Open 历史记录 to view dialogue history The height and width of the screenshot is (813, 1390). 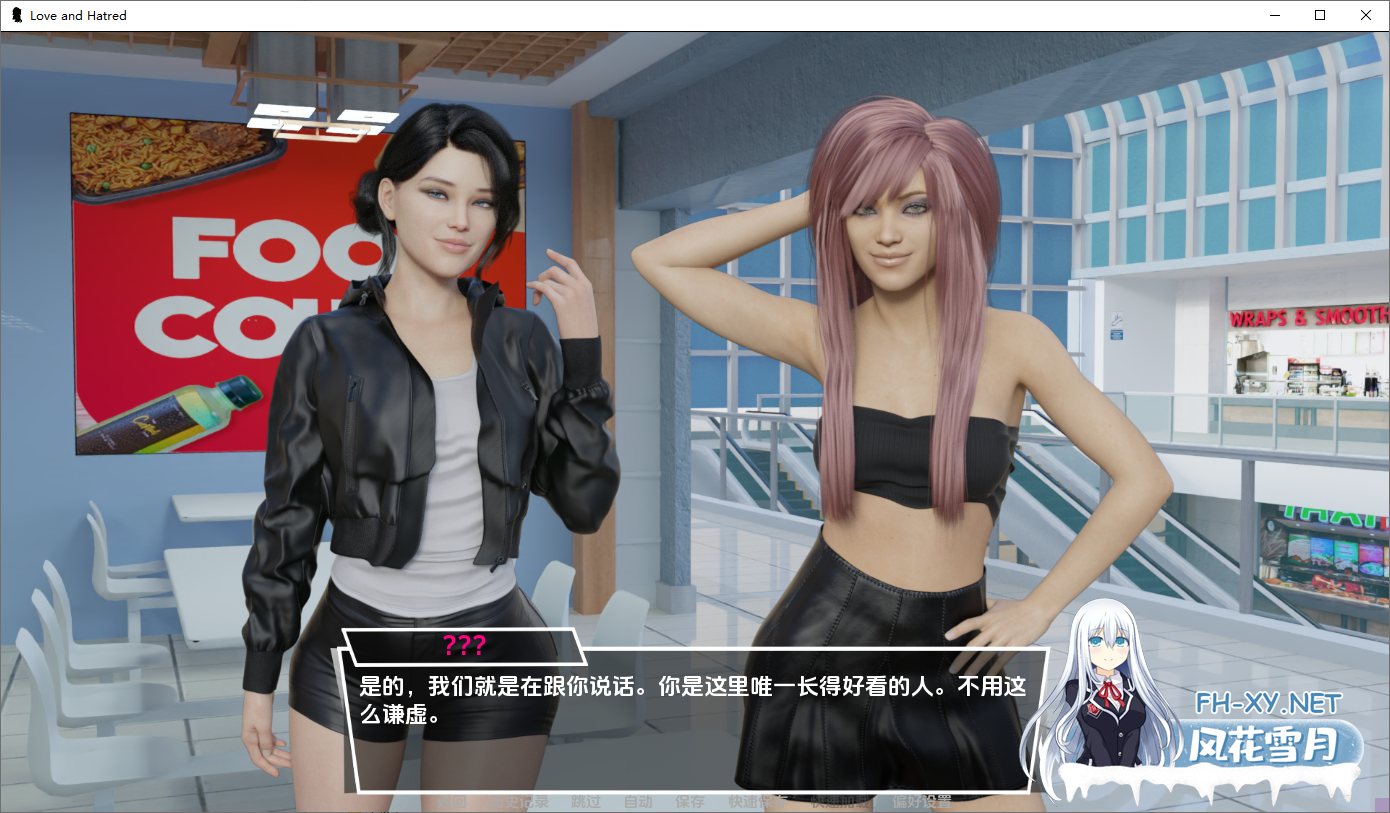(521, 801)
